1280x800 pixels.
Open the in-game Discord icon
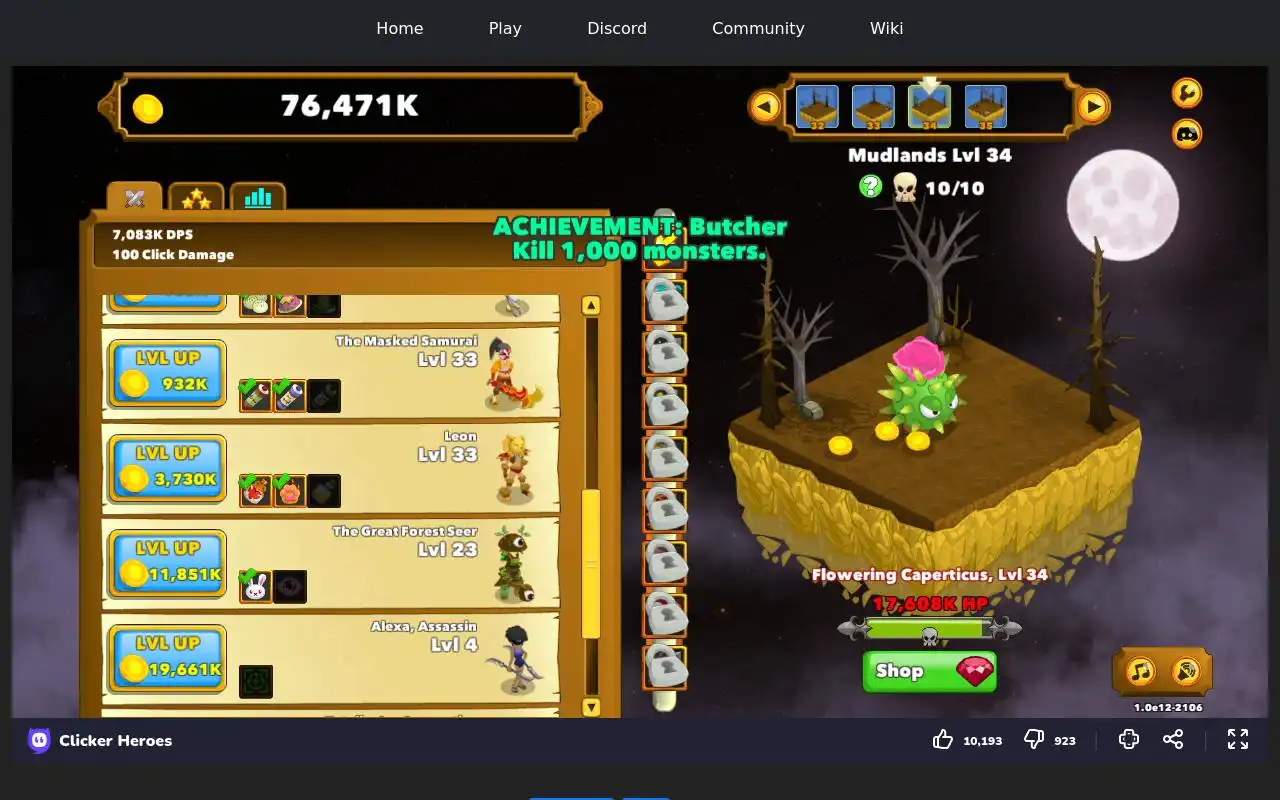(1187, 133)
